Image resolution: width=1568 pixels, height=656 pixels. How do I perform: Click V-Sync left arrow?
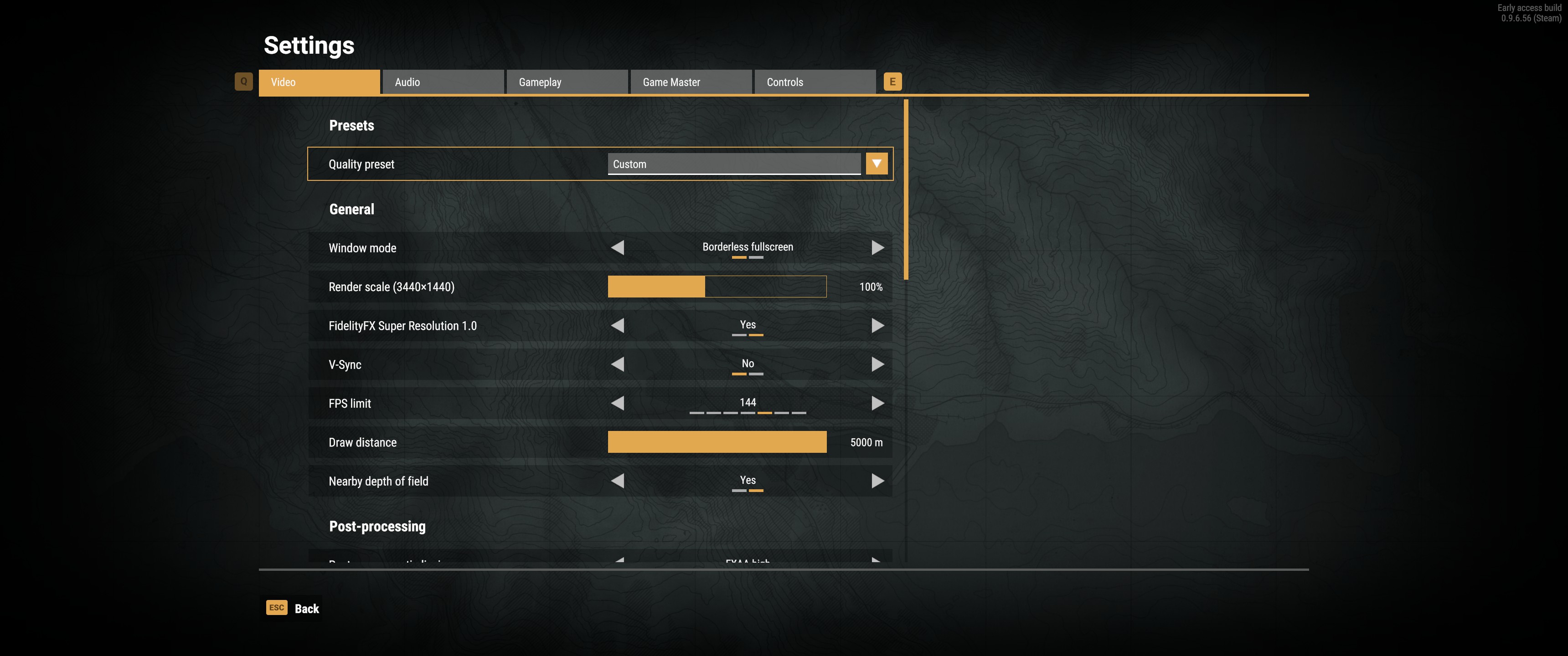point(618,364)
